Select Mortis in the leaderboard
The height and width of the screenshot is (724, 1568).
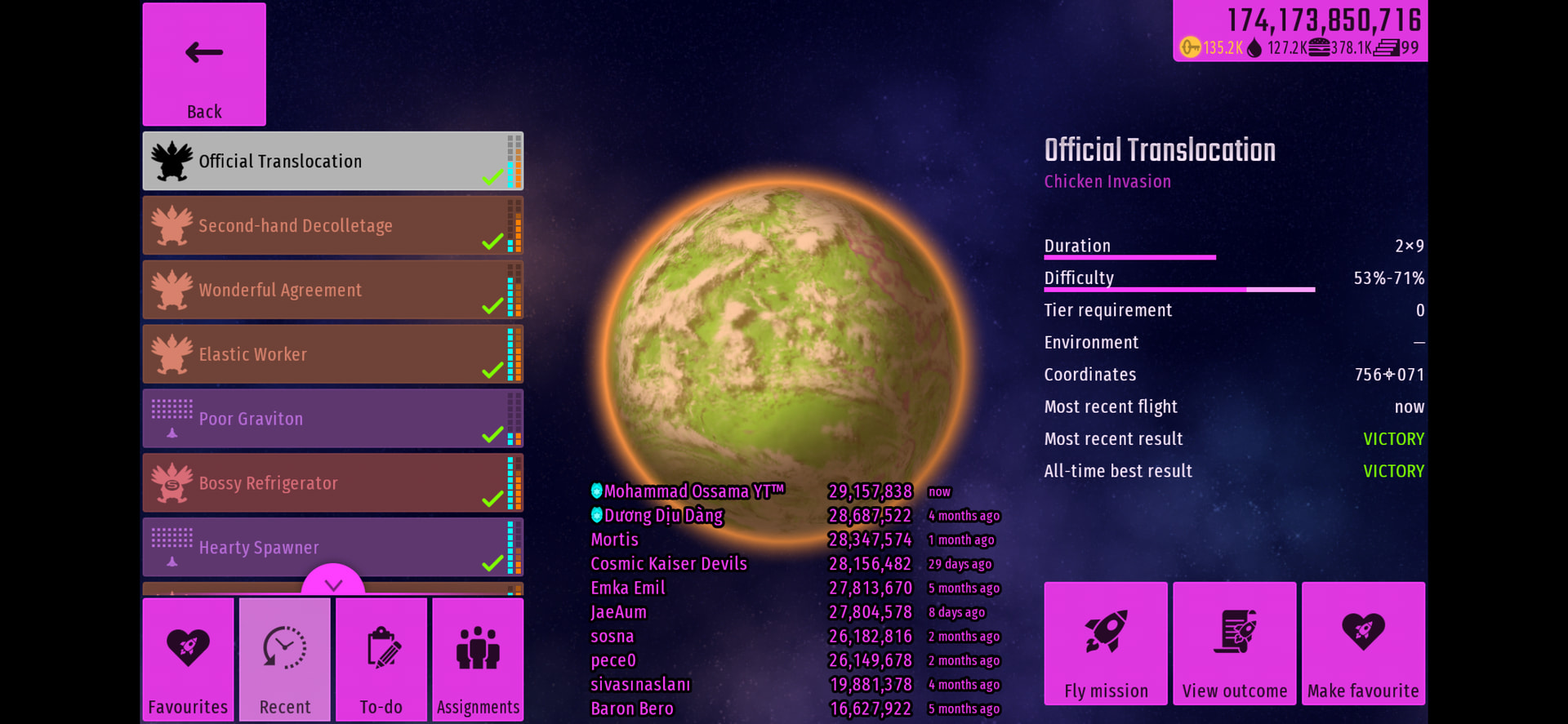[x=615, y=540]
